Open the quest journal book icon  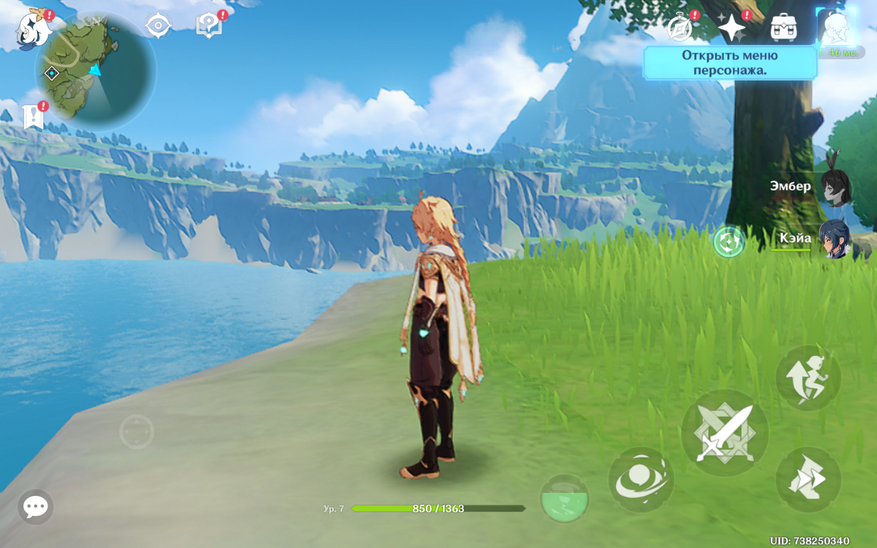click(x=209, y=26)
